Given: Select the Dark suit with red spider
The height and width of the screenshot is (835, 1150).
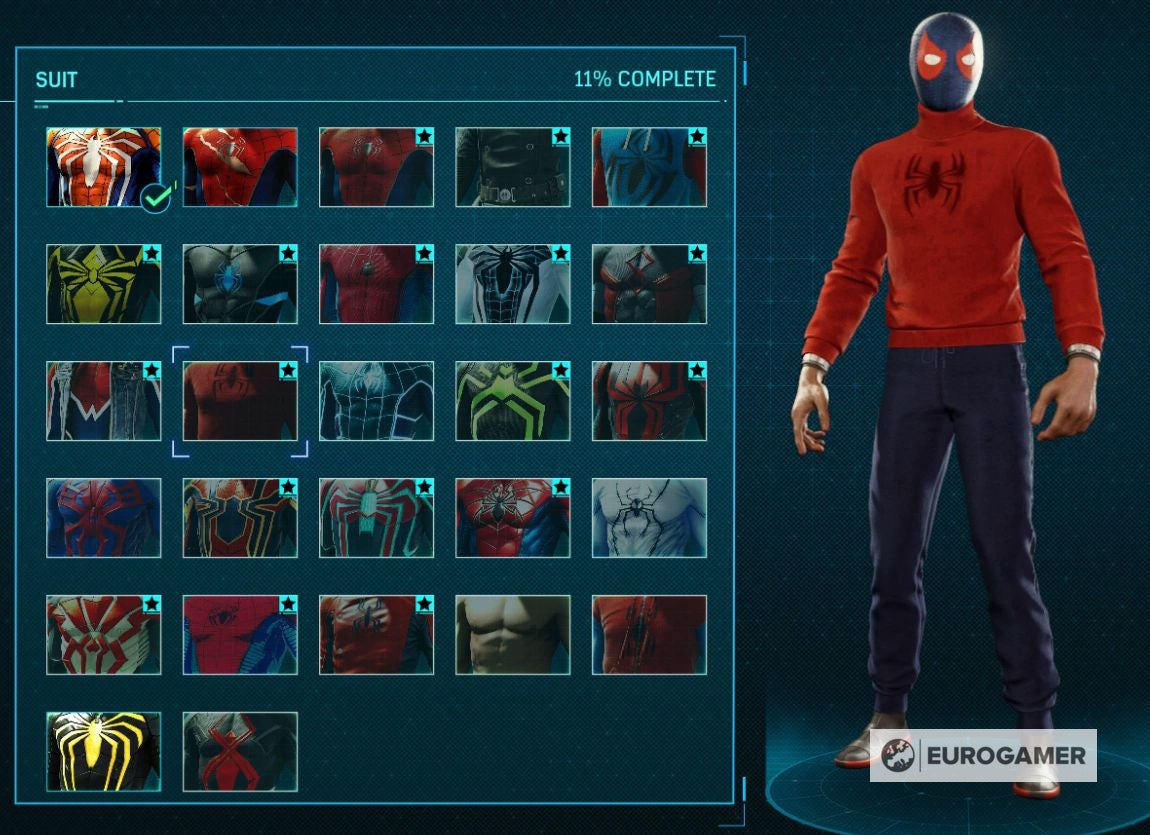Looking at the screenshot, I should [240, 752].
